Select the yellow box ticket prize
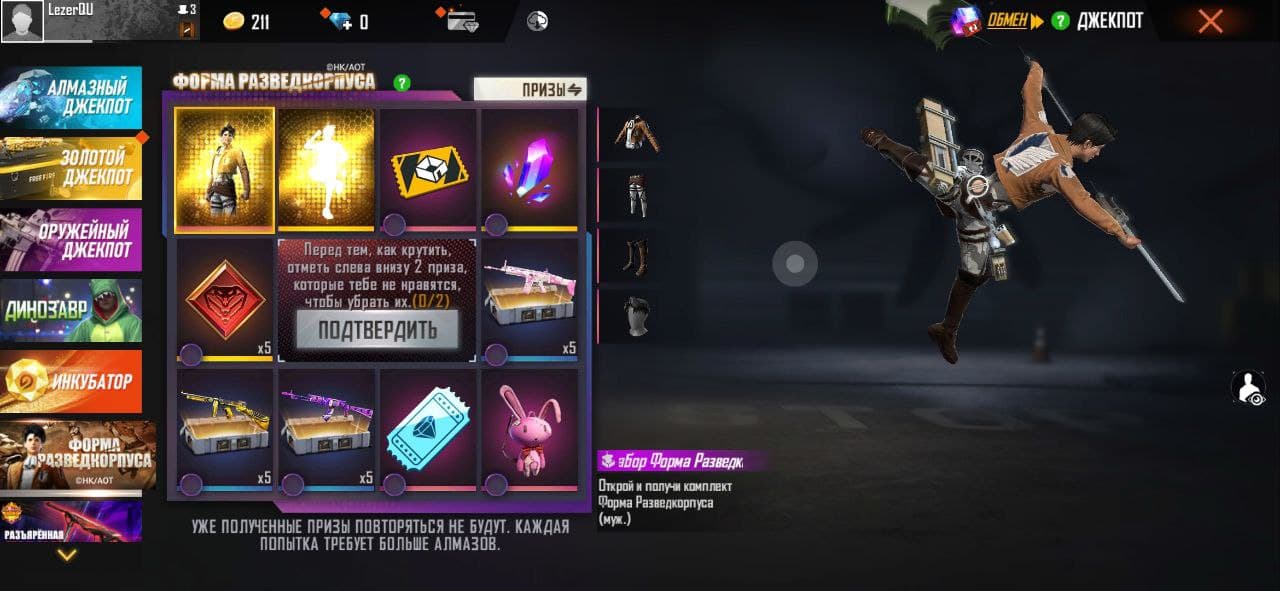Viewport: 1280px width, 591px height. point(428,167)
